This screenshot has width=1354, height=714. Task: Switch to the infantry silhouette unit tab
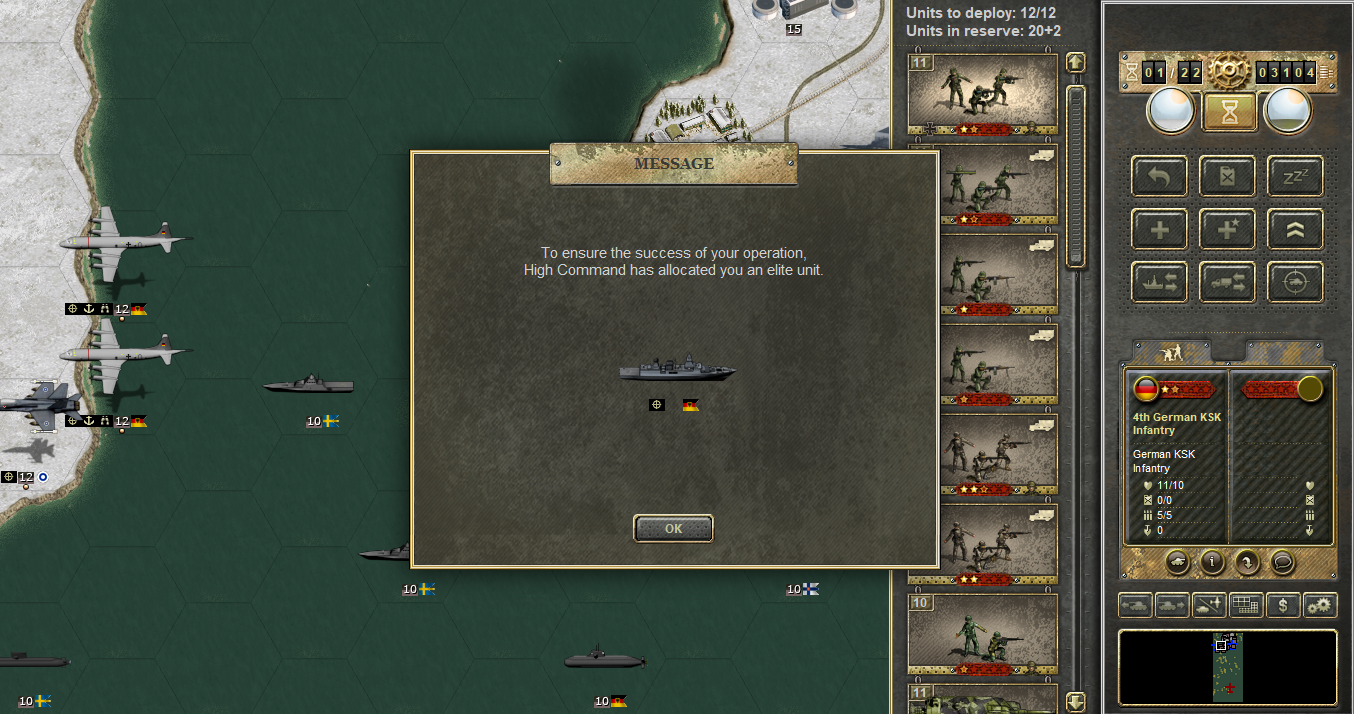click(x=1170, y=351)
